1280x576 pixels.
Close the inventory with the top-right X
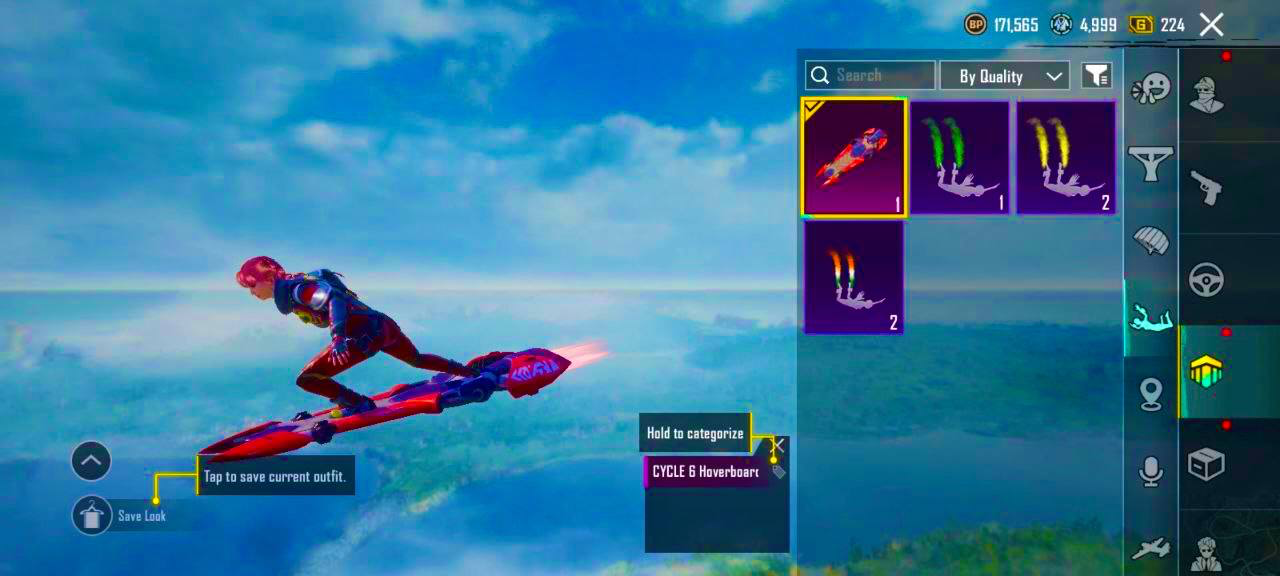(x=1211, y=25)
